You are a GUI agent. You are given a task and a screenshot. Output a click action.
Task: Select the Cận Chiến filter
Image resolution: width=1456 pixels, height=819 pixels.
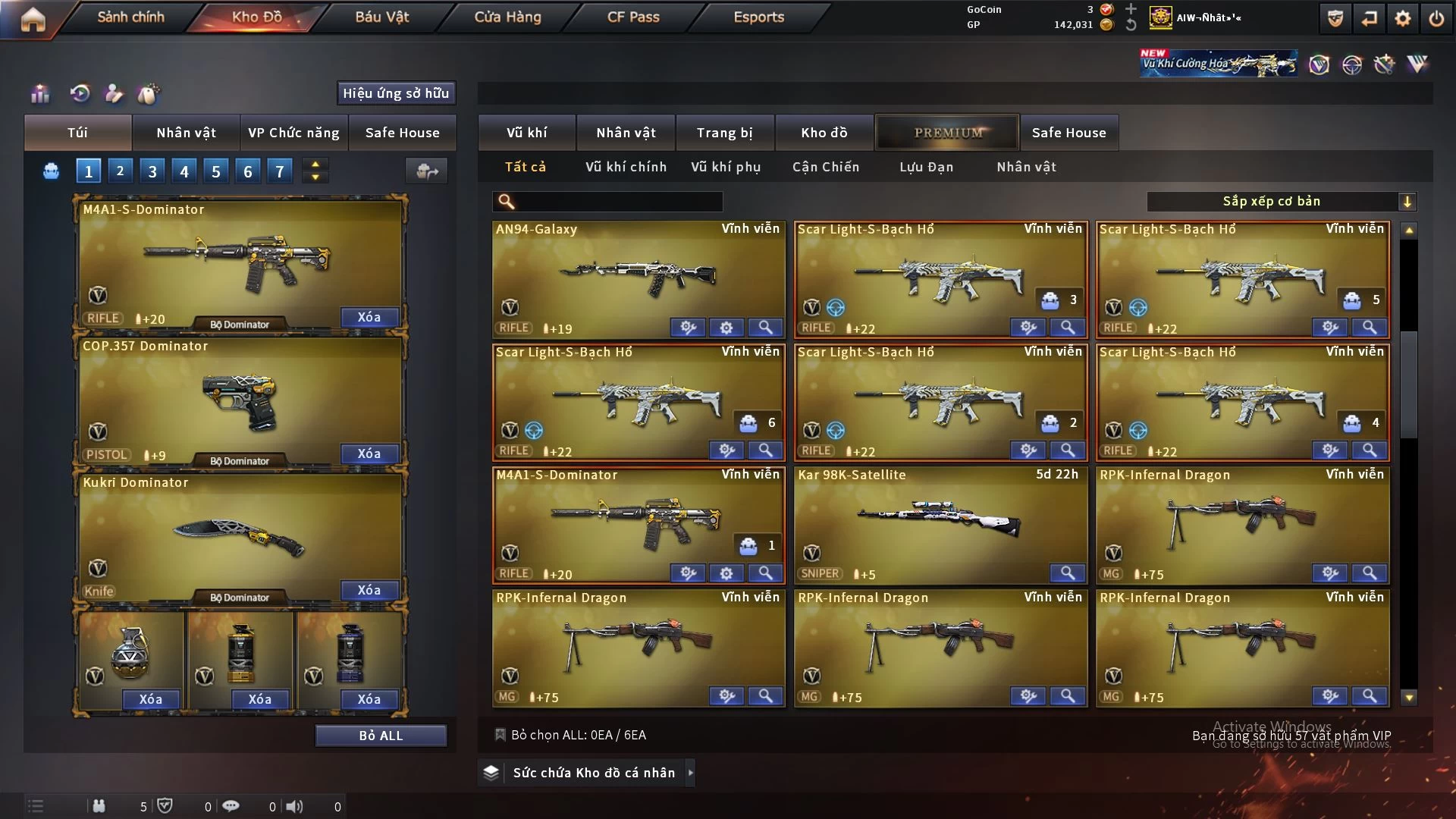coord(826,167)
